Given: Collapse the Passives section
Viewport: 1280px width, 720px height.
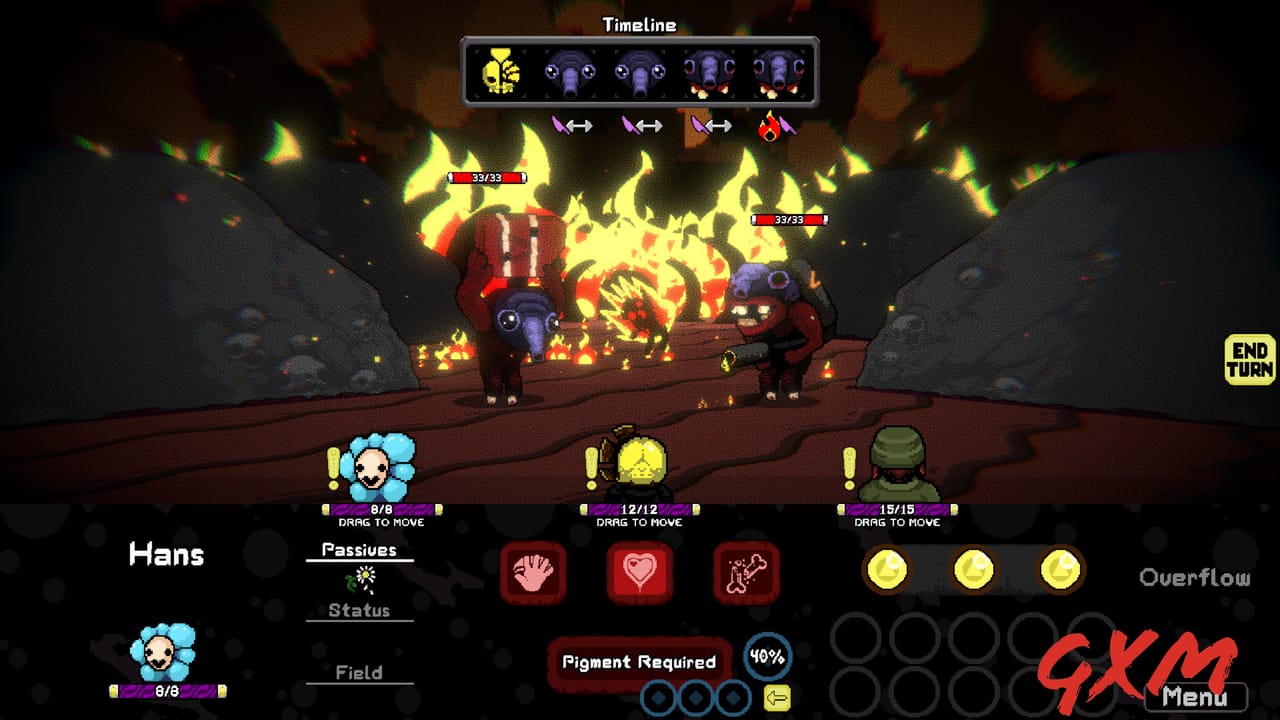Looking at the screenshot, I should (x=360, y=548).
